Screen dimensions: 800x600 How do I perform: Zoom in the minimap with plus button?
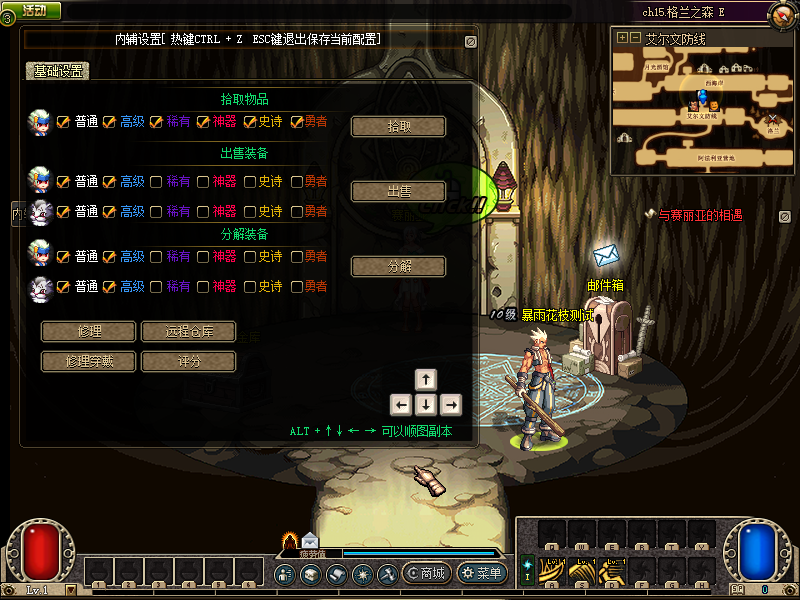622,38
